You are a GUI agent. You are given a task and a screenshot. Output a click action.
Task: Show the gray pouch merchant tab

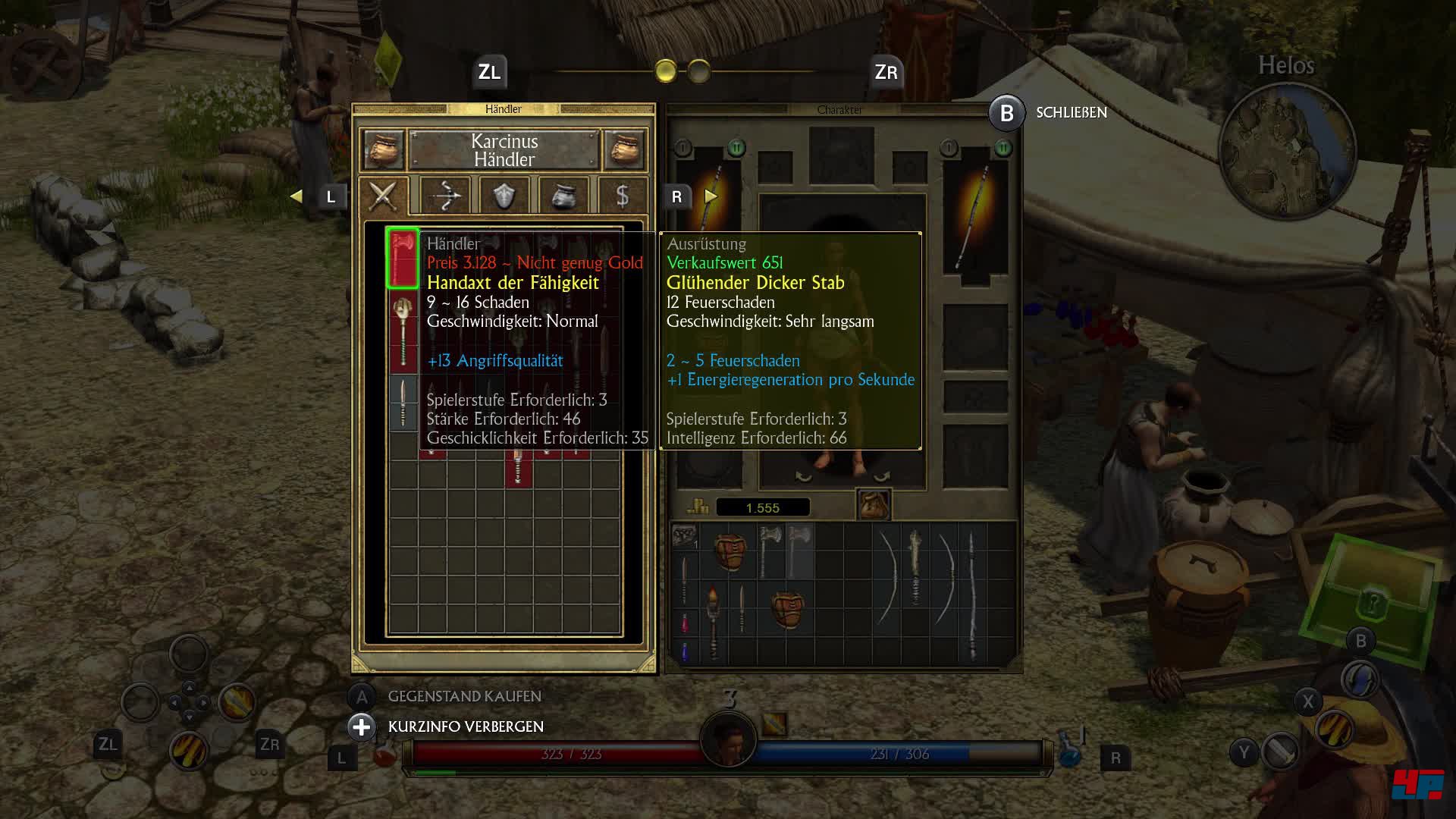pos(563,196)
